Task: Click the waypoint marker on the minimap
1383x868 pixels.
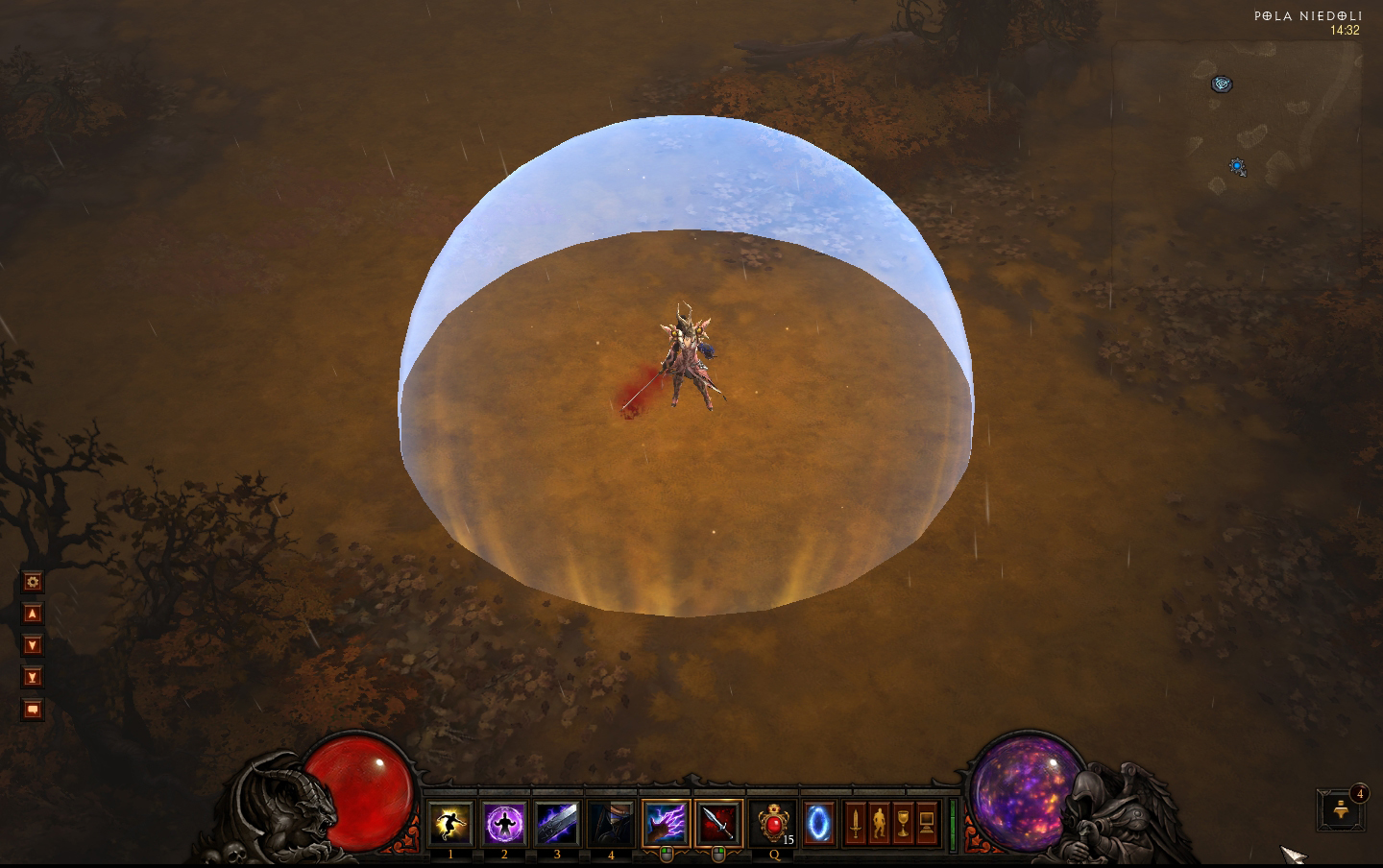Action: point(1221,84)
